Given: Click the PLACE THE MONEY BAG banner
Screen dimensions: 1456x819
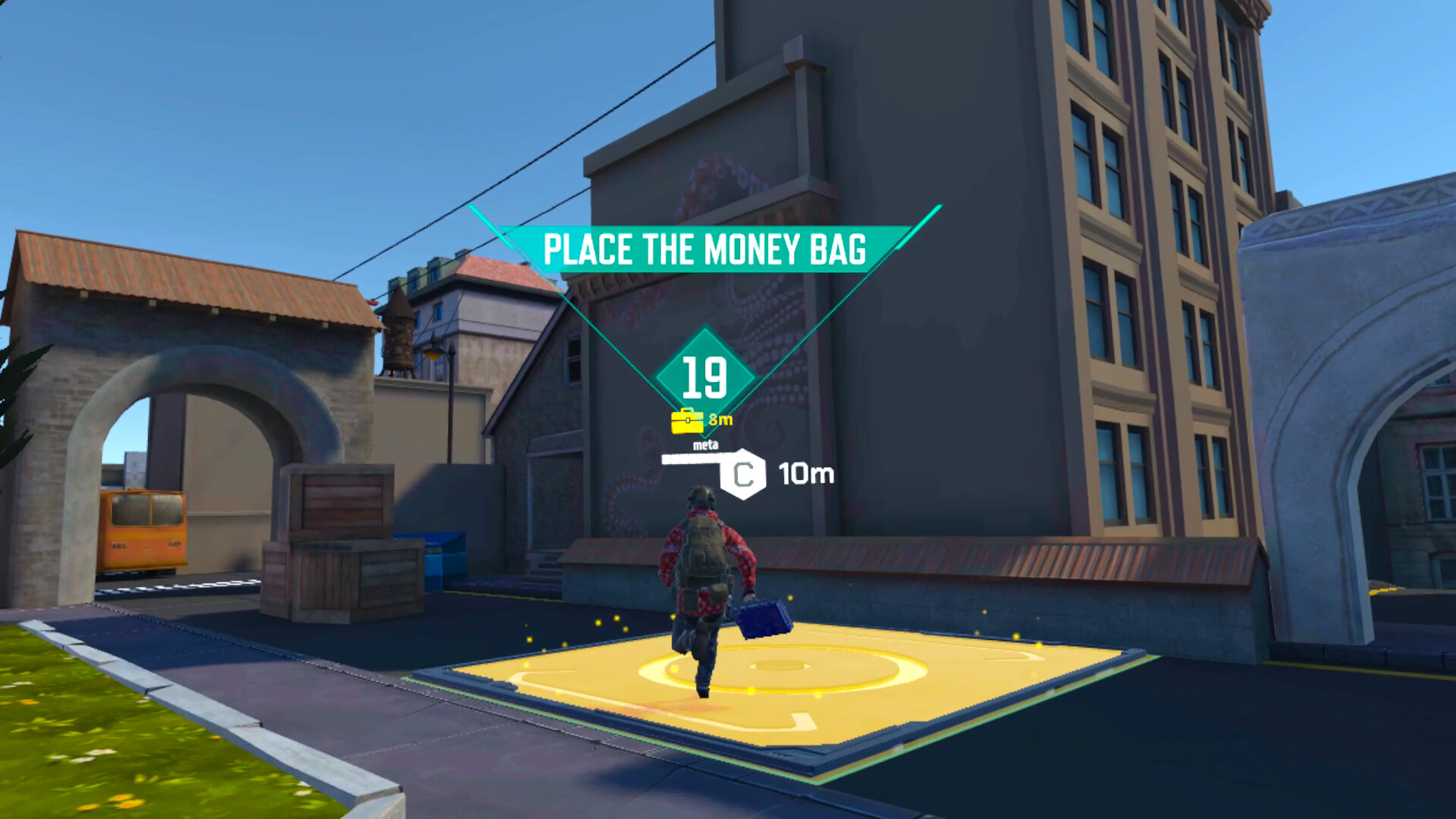Looking at the screenshot, I should click(x=707, y=248).
